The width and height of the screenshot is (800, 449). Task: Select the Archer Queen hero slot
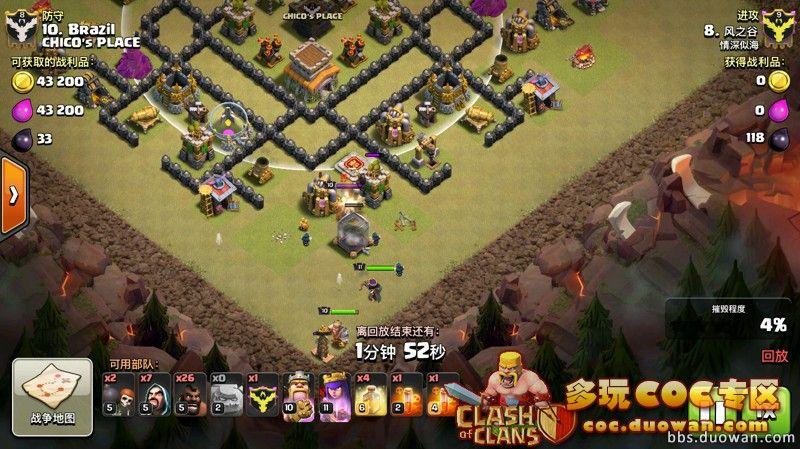coord(334,394)
